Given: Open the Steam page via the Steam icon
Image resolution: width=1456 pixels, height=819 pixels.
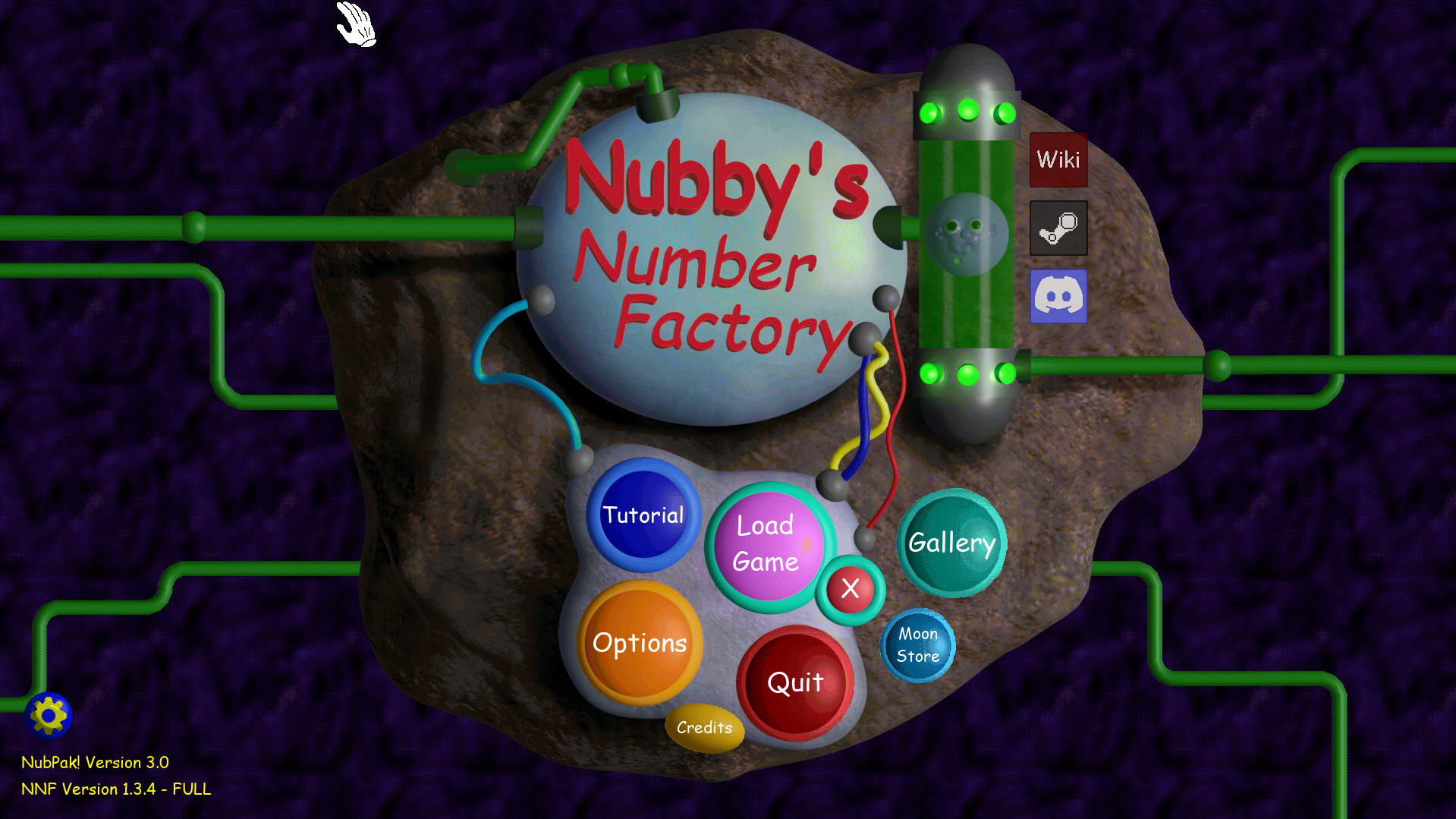Looking at the screenshot, I should click(1058, 229).
